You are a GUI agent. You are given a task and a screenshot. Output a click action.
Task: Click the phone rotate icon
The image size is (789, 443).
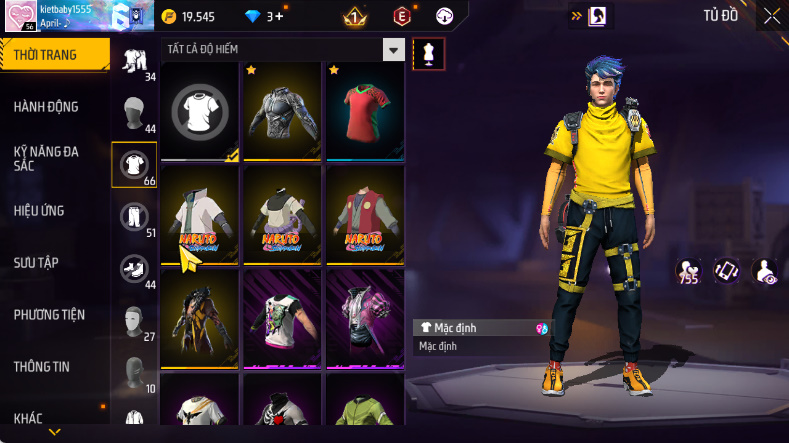(x=726, y=271)
